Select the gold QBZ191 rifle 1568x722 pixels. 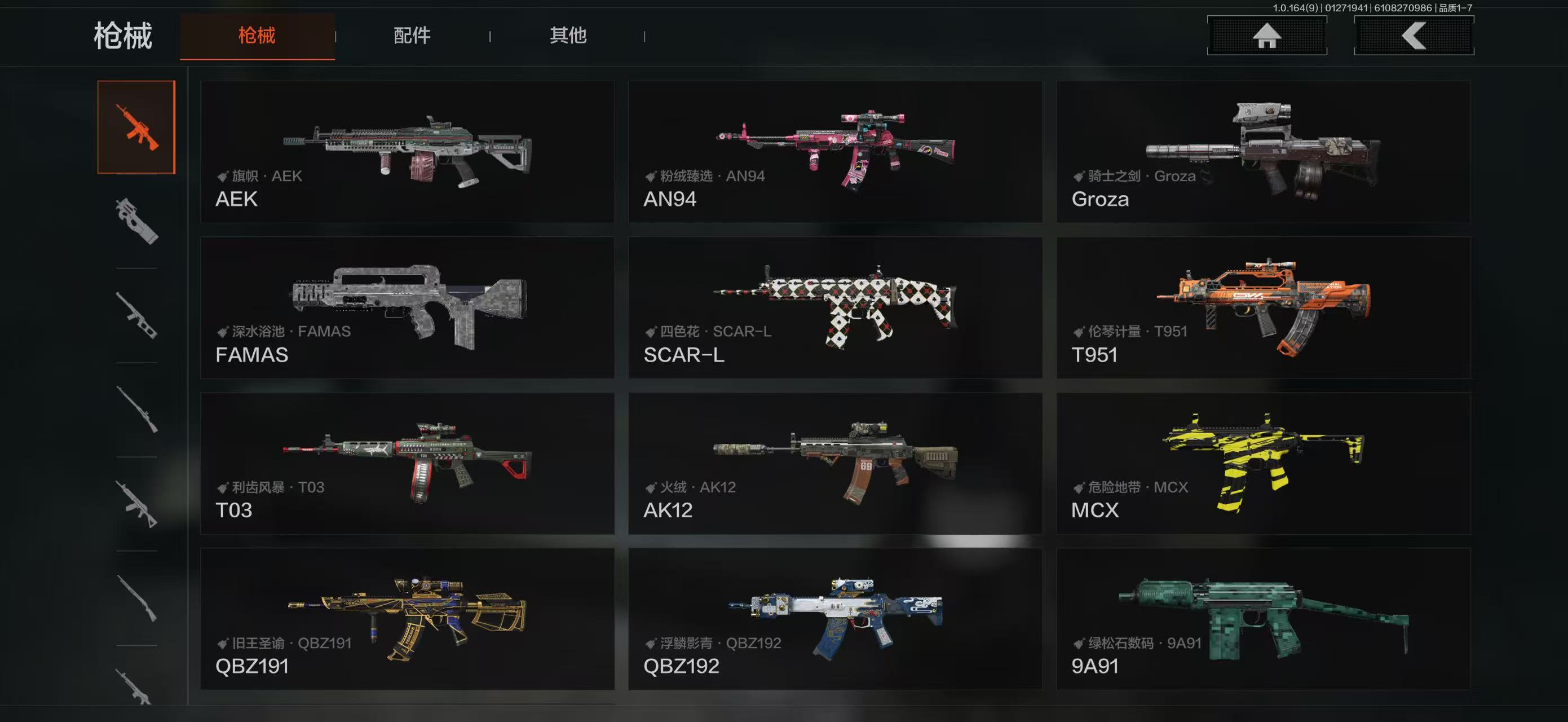pyautogui.click(x=407, y=619)
